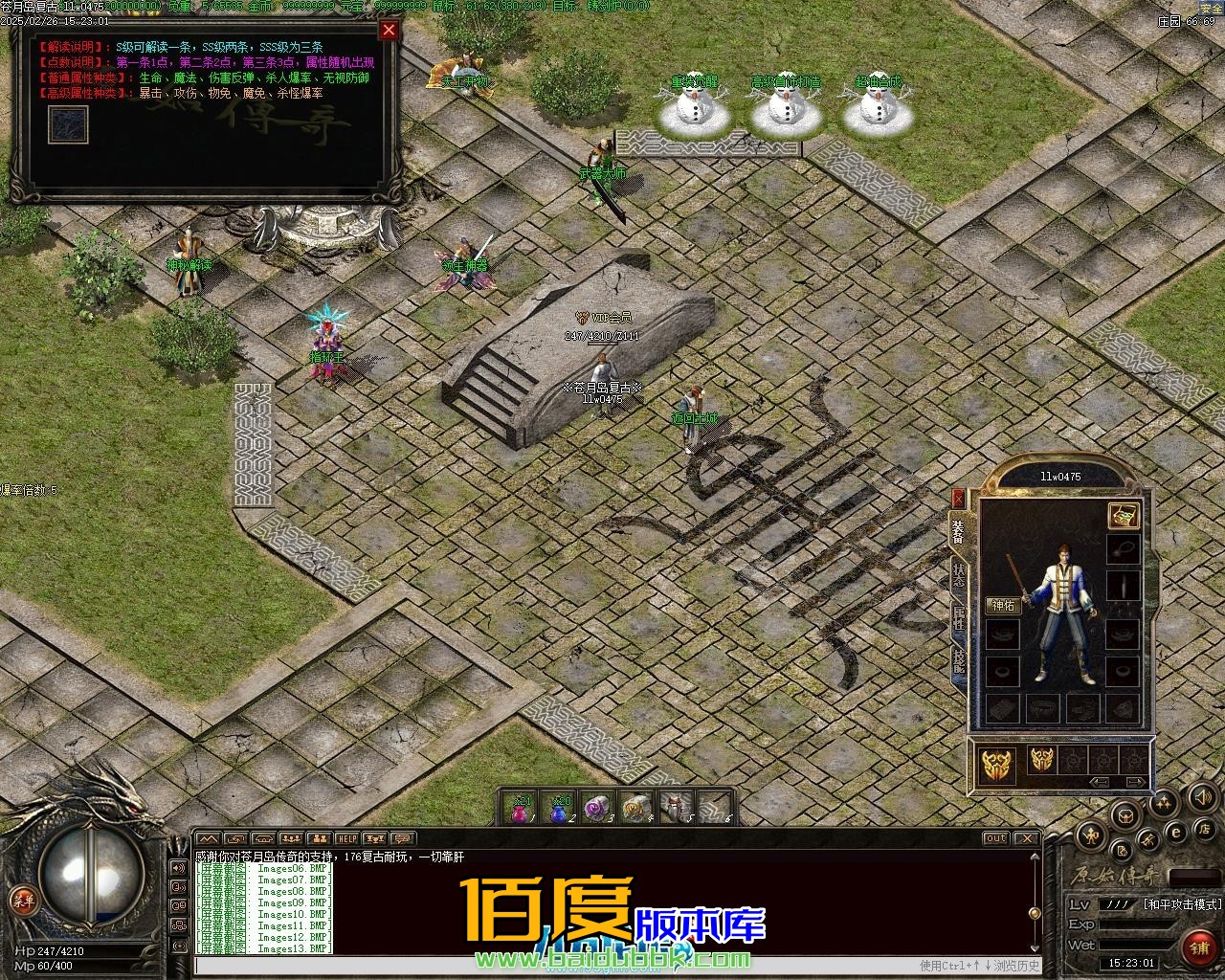Switch to the 技能 skills tab
1225x980 pixels.
point(958,660)
